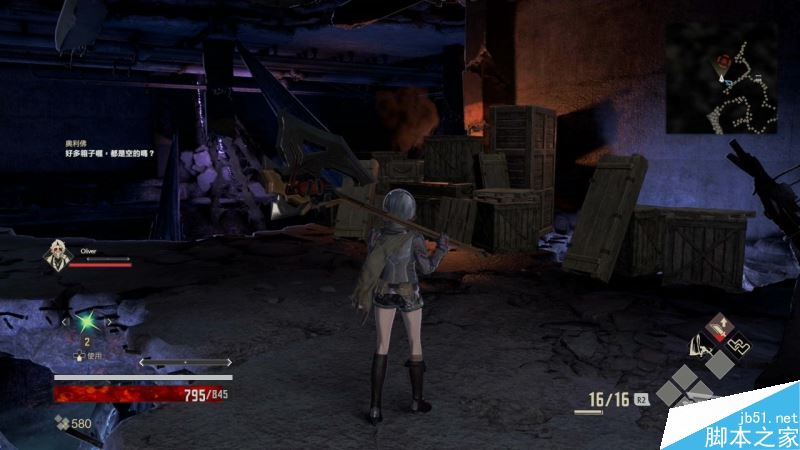Select the blade gift icon with red marker
Viewport: 800px width, 450px height.
pyautogui.click(x=718, y=326)
